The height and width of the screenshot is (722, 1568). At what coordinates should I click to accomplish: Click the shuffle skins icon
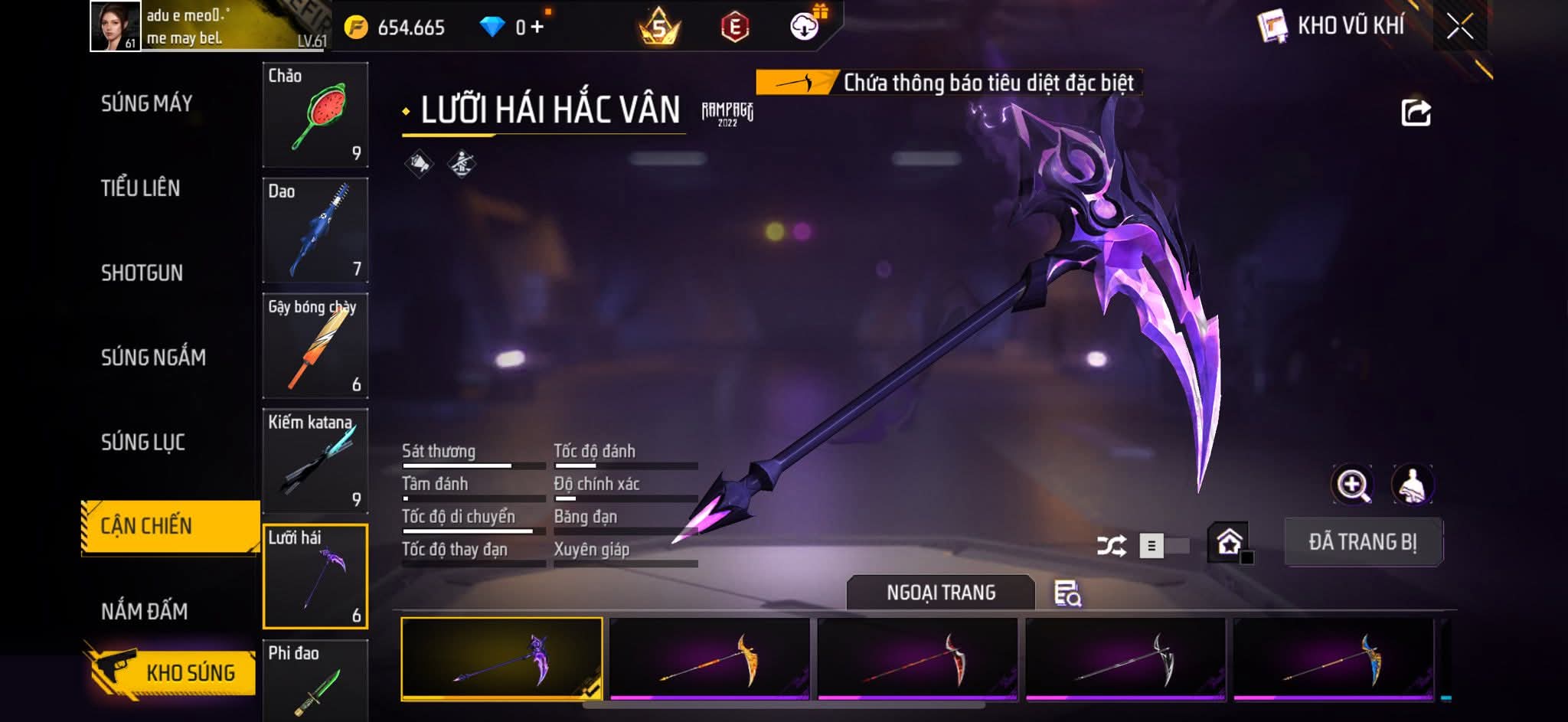[1111, 545]
